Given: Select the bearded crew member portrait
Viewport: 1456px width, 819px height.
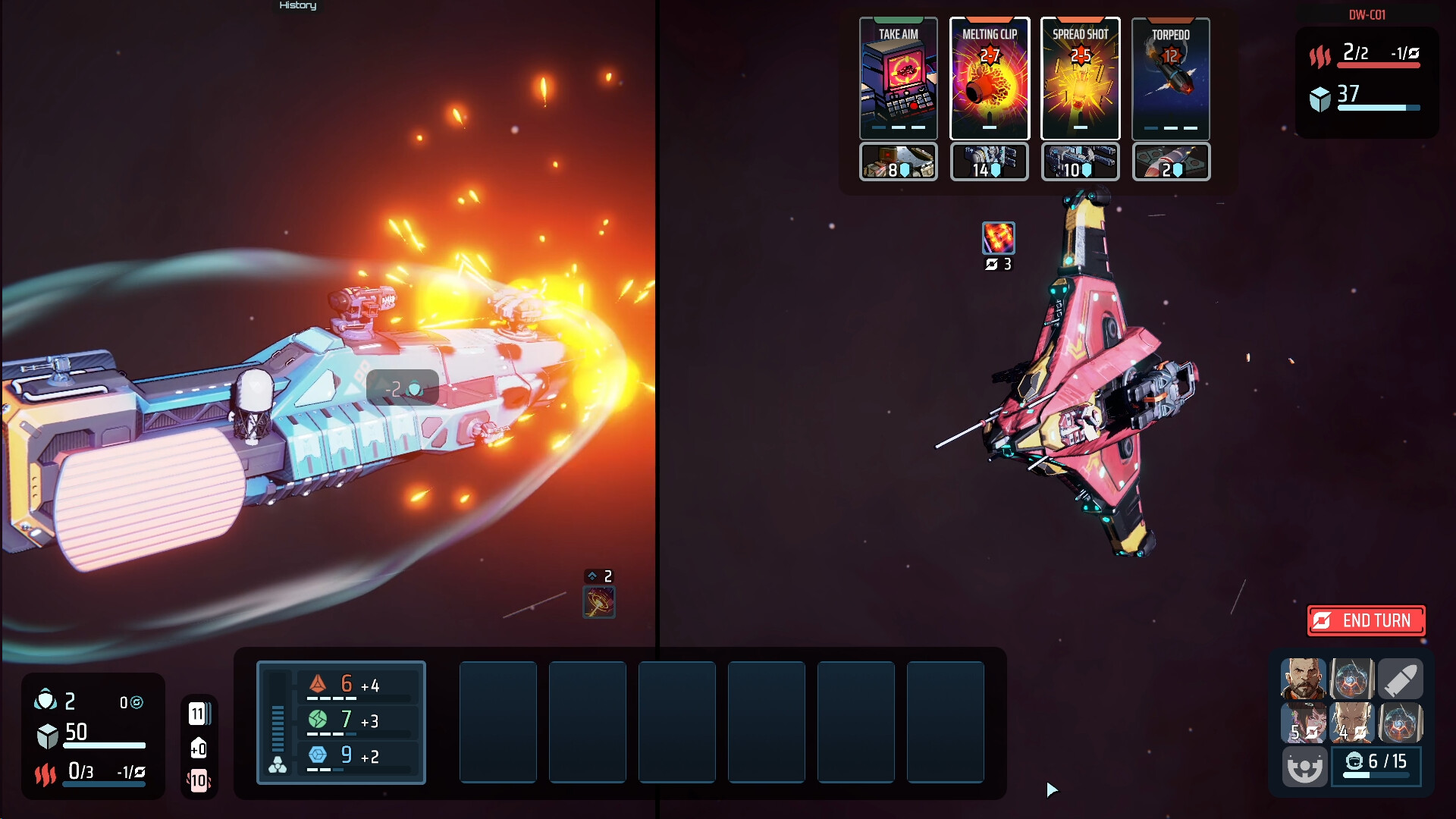Looking at the screenshot, I should [x=1303, y=678].
